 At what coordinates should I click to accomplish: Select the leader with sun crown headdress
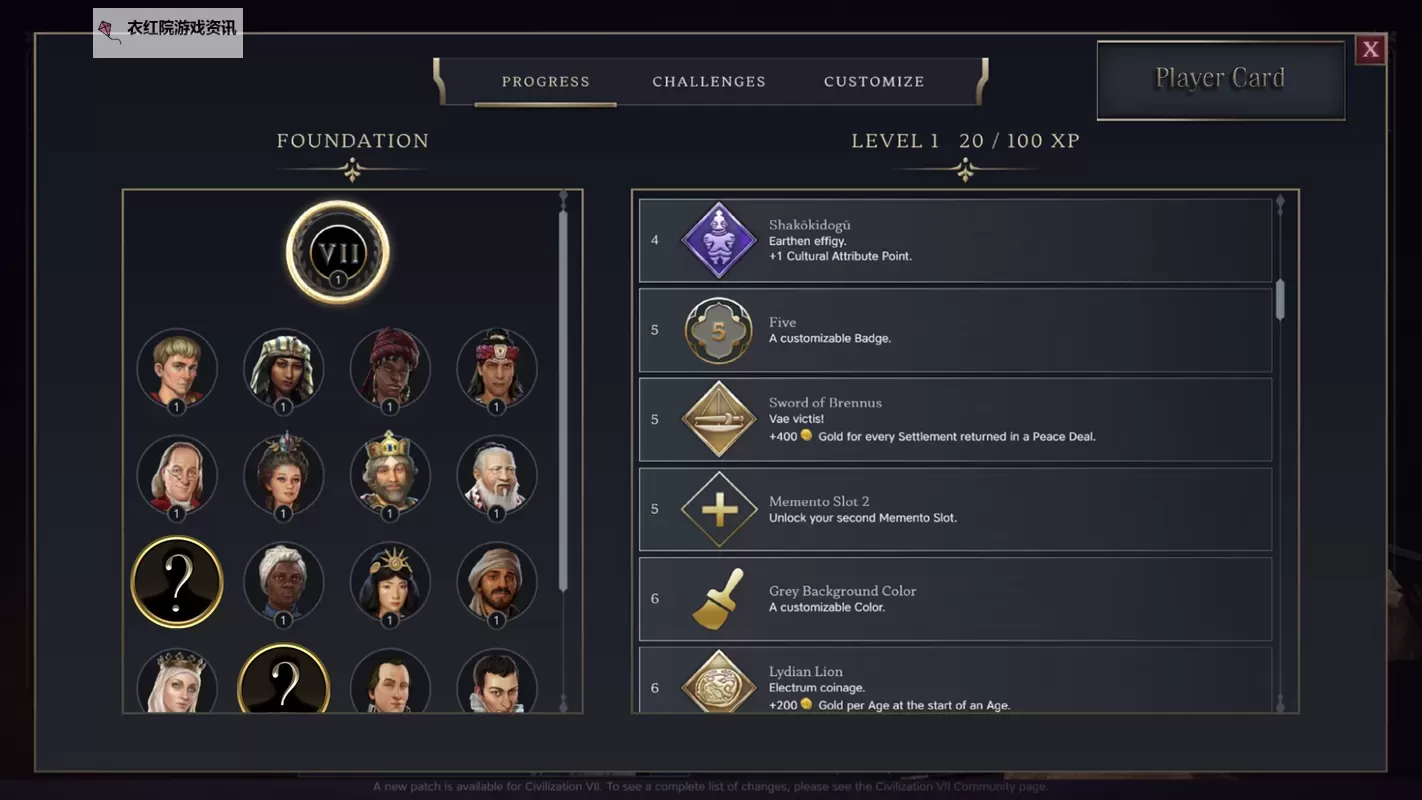click(390, 582)
